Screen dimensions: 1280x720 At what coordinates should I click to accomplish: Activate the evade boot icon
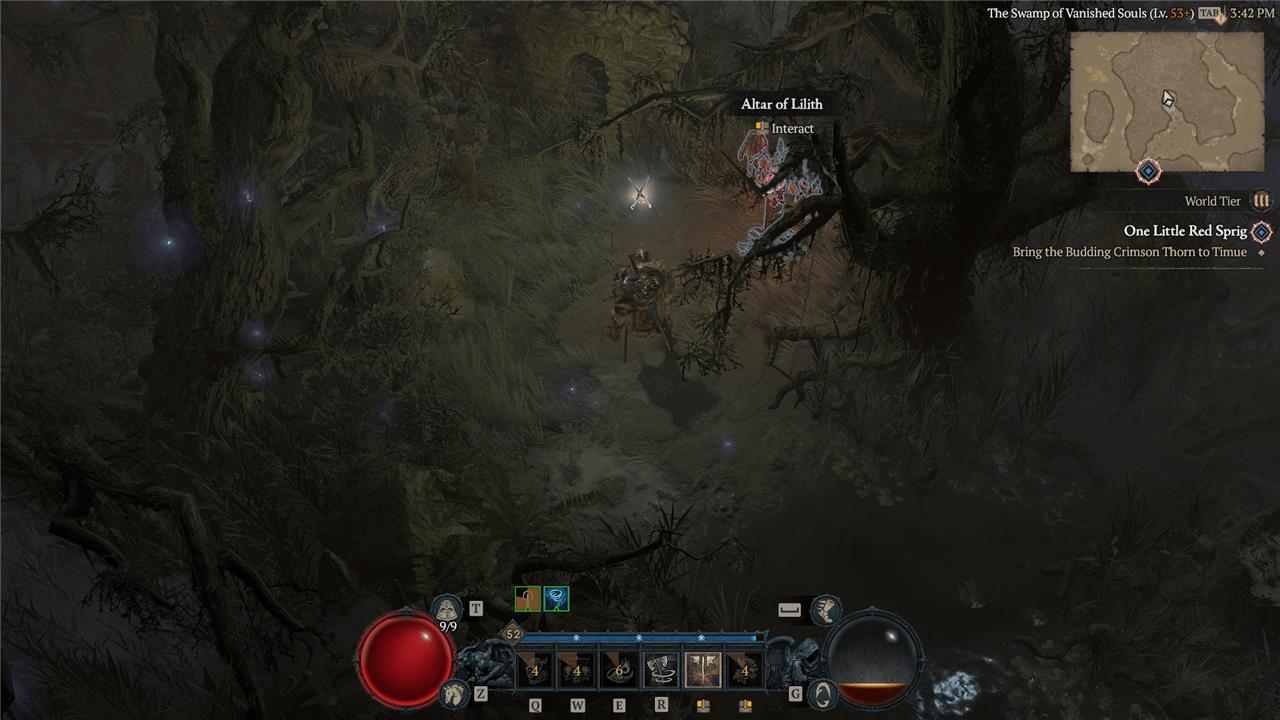click(825, 608)
